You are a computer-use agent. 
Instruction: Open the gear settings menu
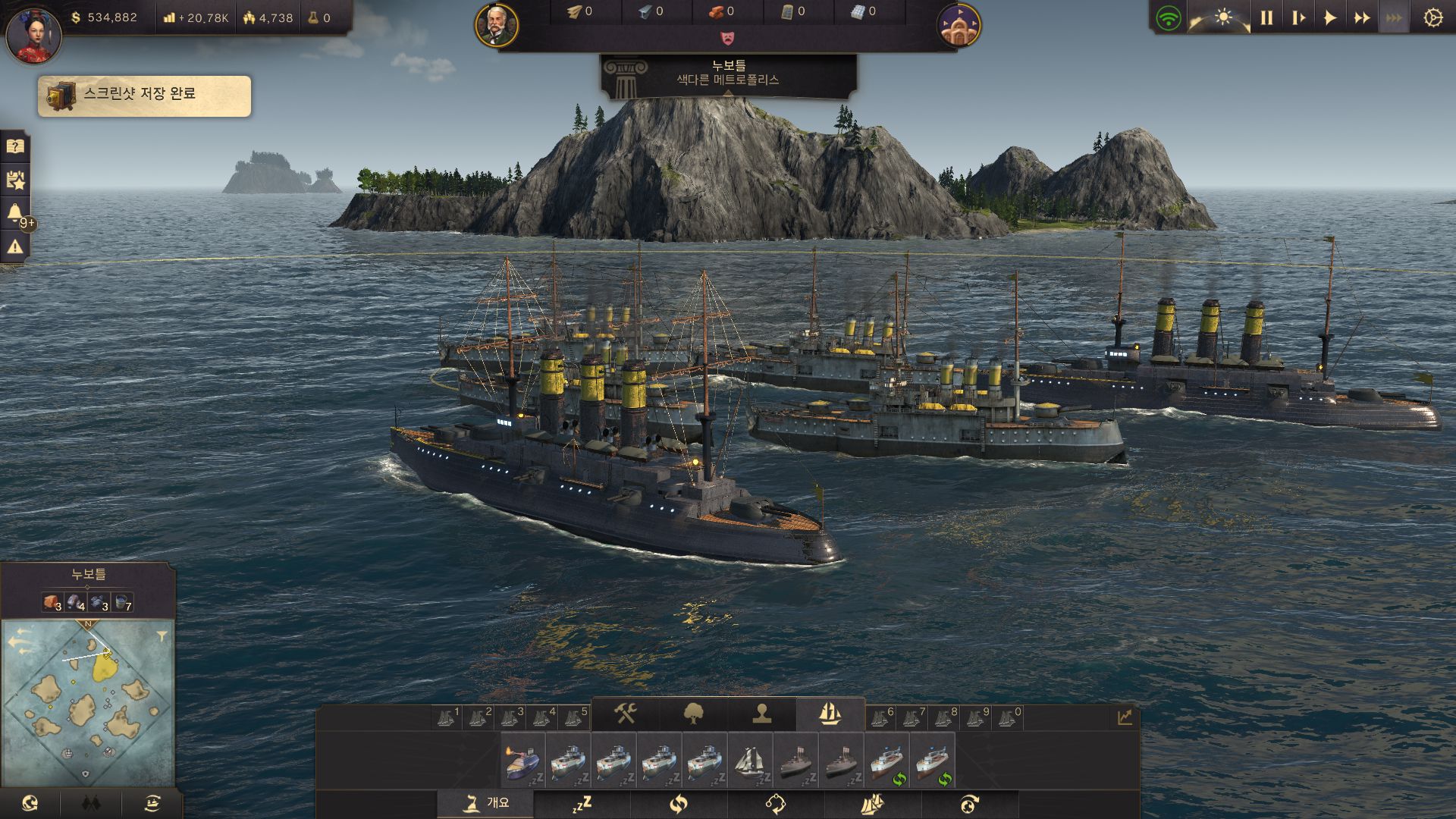point(1432,17)
